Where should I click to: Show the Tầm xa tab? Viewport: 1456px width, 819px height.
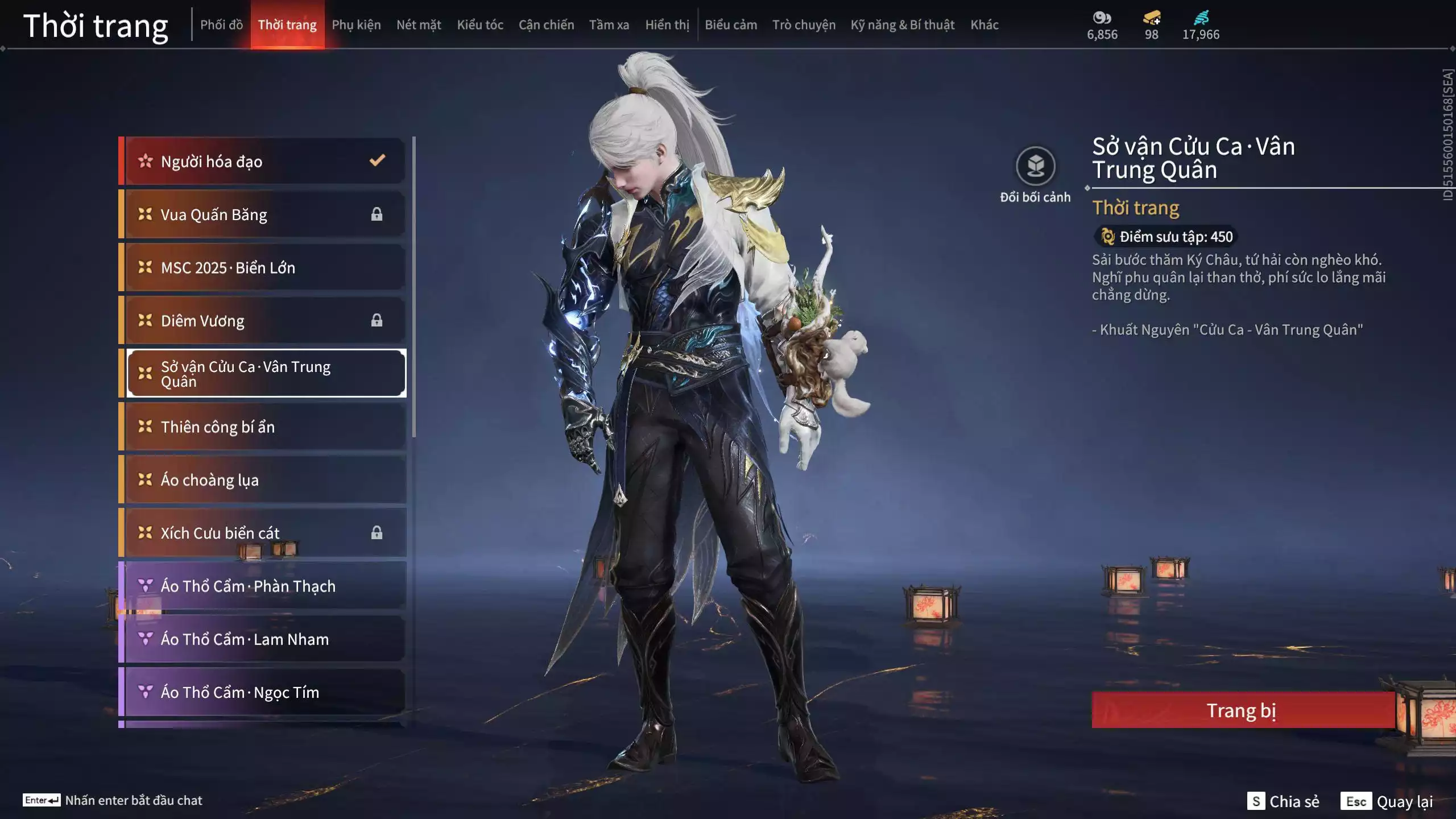[x=609, y=25]
